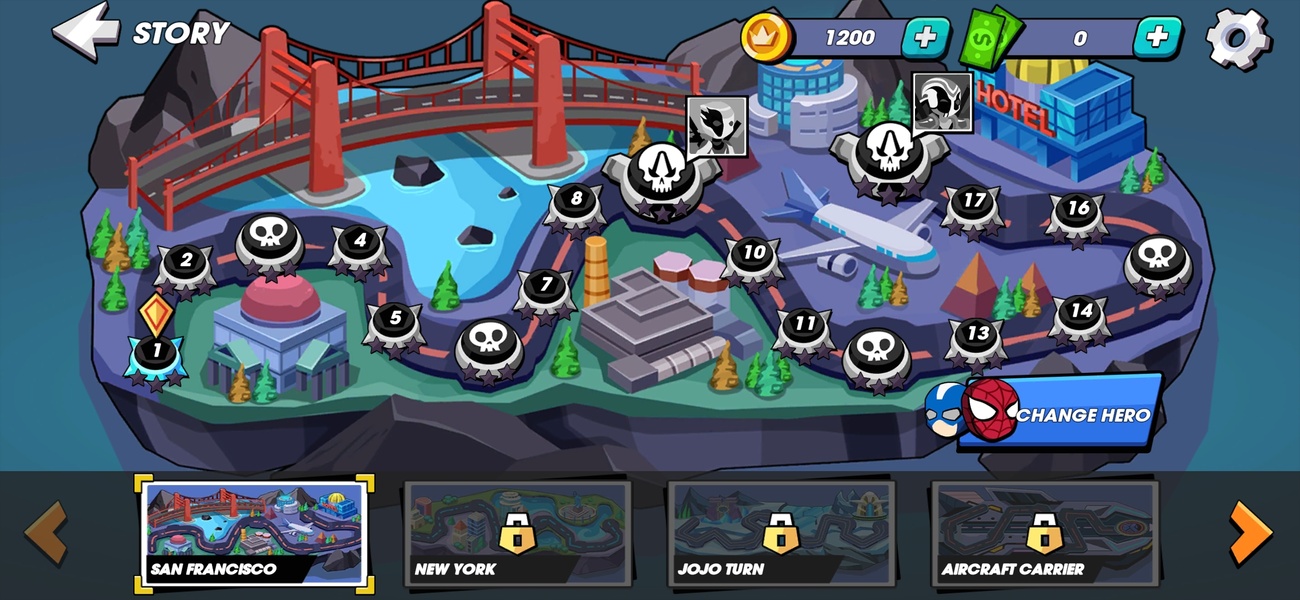Show previous maps with left arrow

[x=46, y=532]
